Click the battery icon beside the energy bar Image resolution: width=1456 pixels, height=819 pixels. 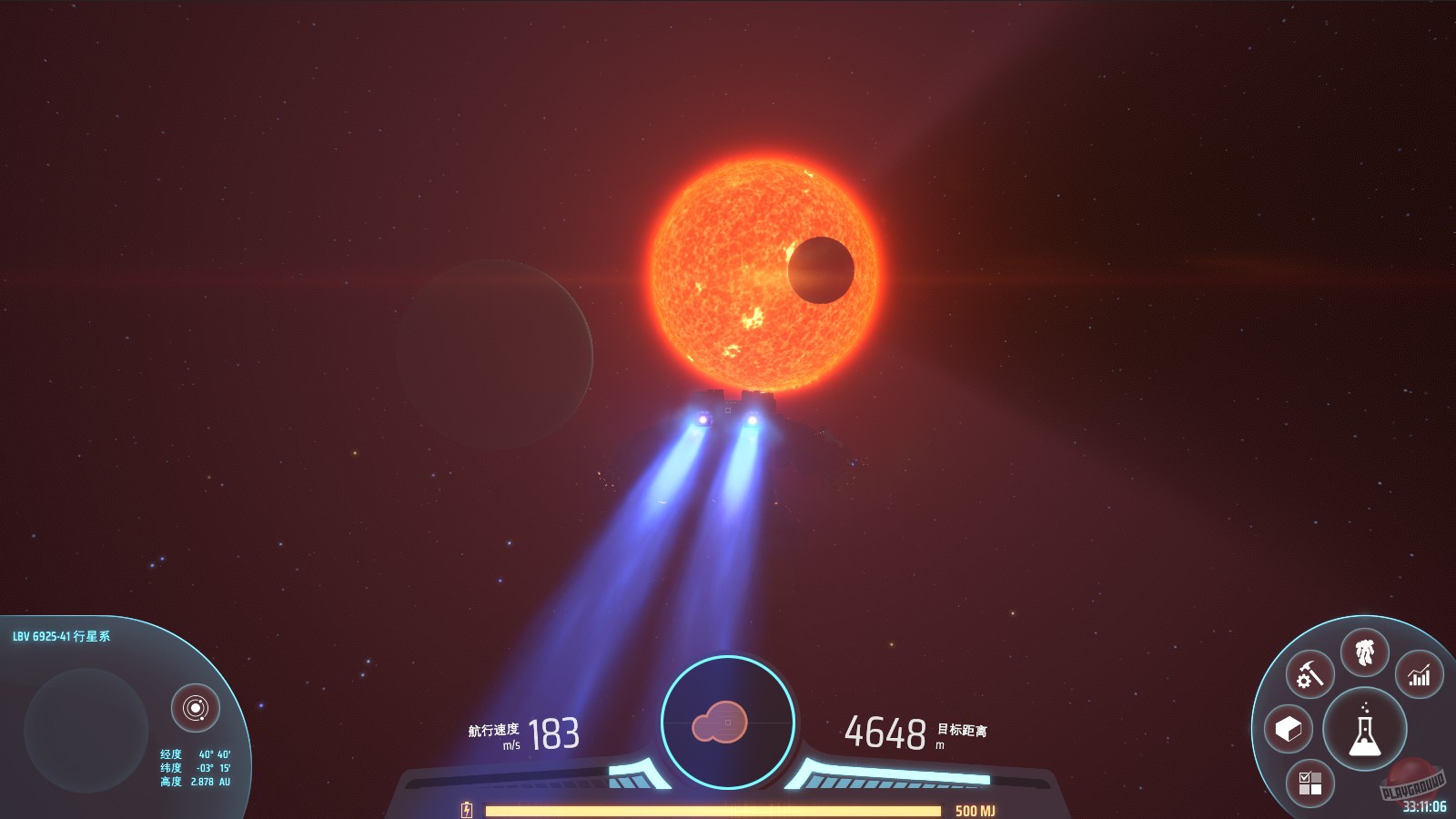467,806
